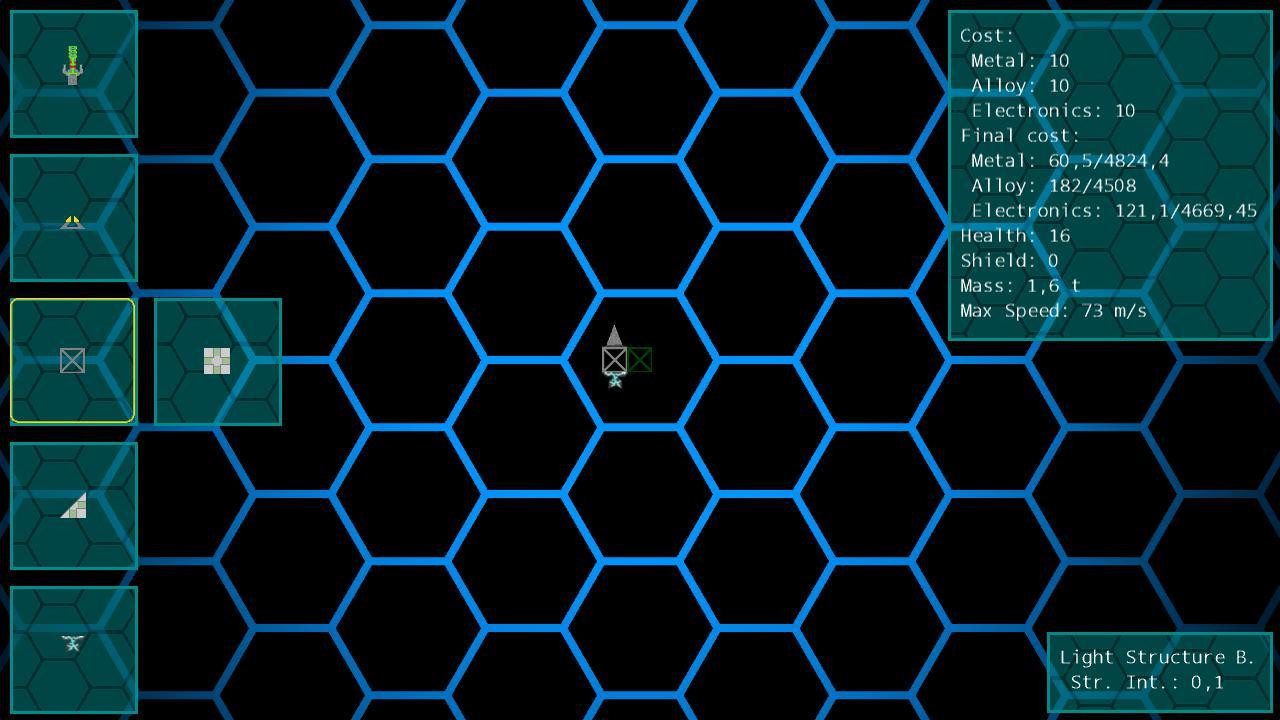Screen dimensions: 1280x720
Task: Choose the multi-tile block variant icon
Action: [x=217, y=360]
